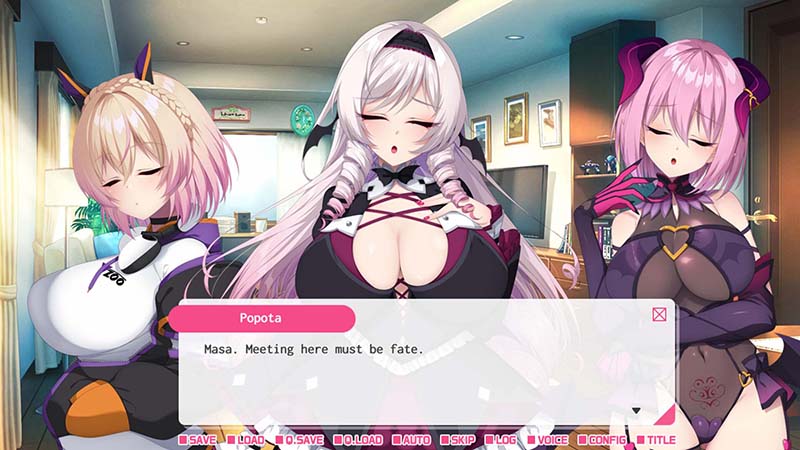The image size is (800, 450).
Task: Replay the line with VOICE
Action: (x=552, y=439)
